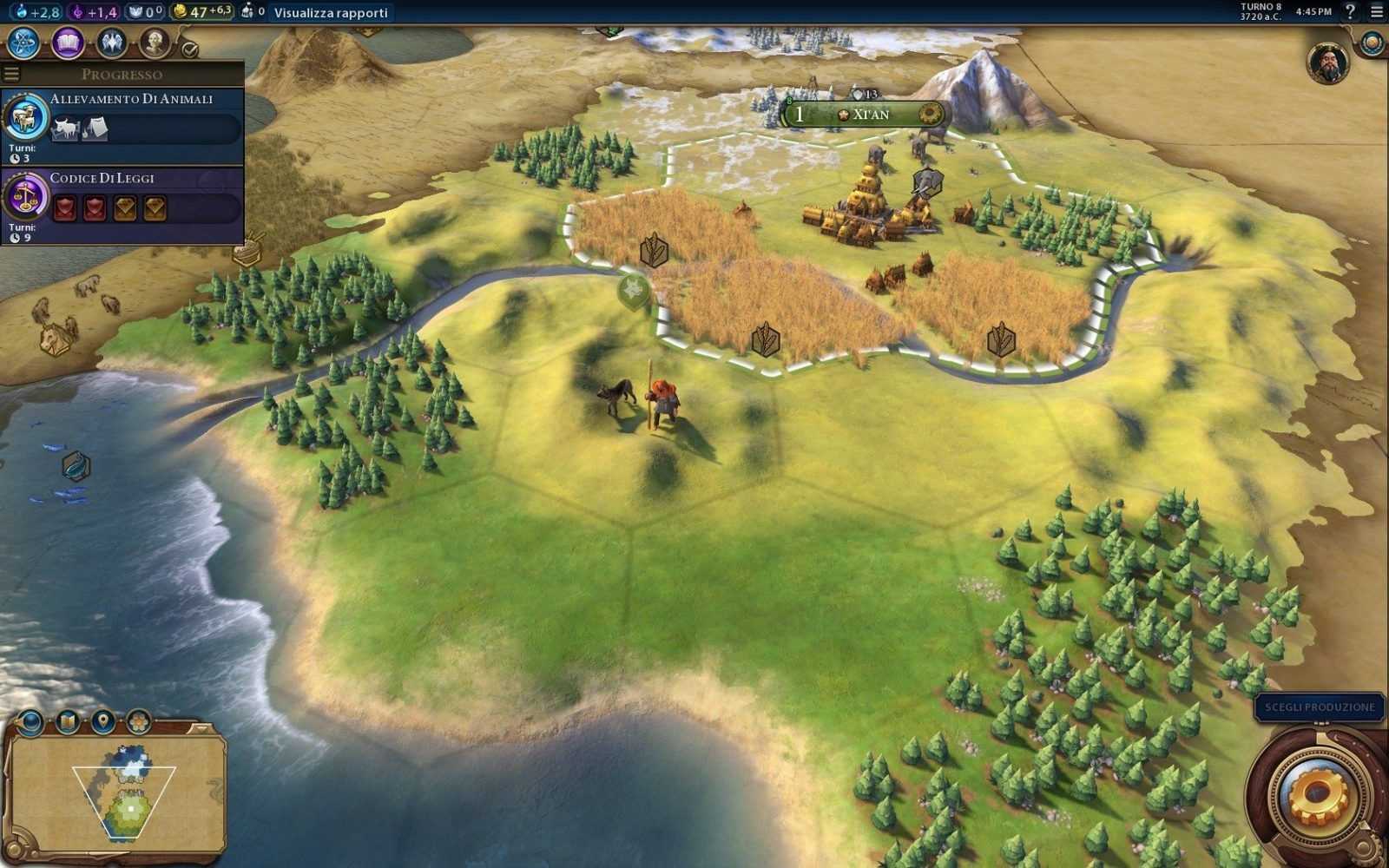Screen dimensions: 1389x868
Task: Click Visualizza rapporti in the top bar
Action: (331, 13)
